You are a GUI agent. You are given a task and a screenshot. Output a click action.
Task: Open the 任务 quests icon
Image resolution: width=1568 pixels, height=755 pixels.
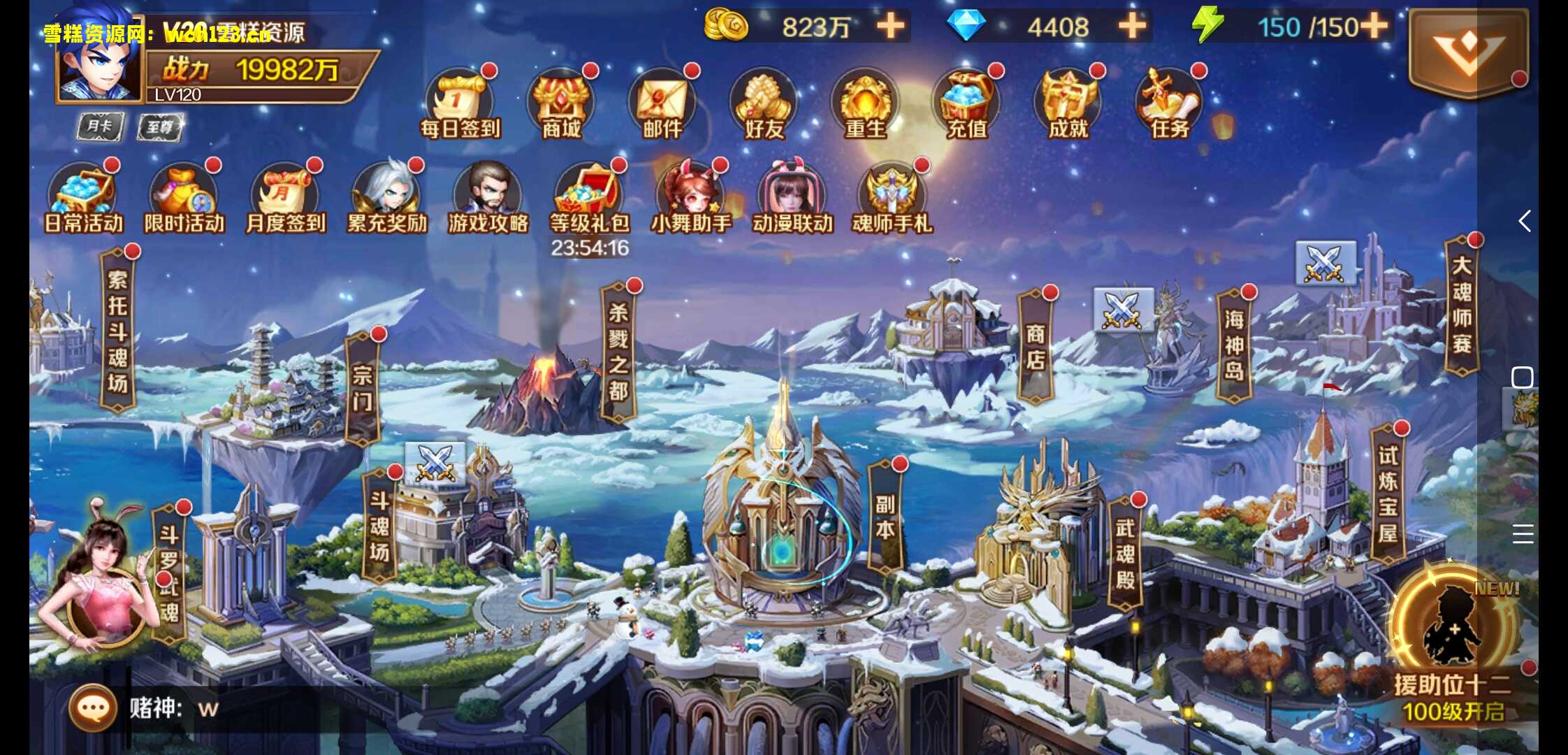(1170, 105)
